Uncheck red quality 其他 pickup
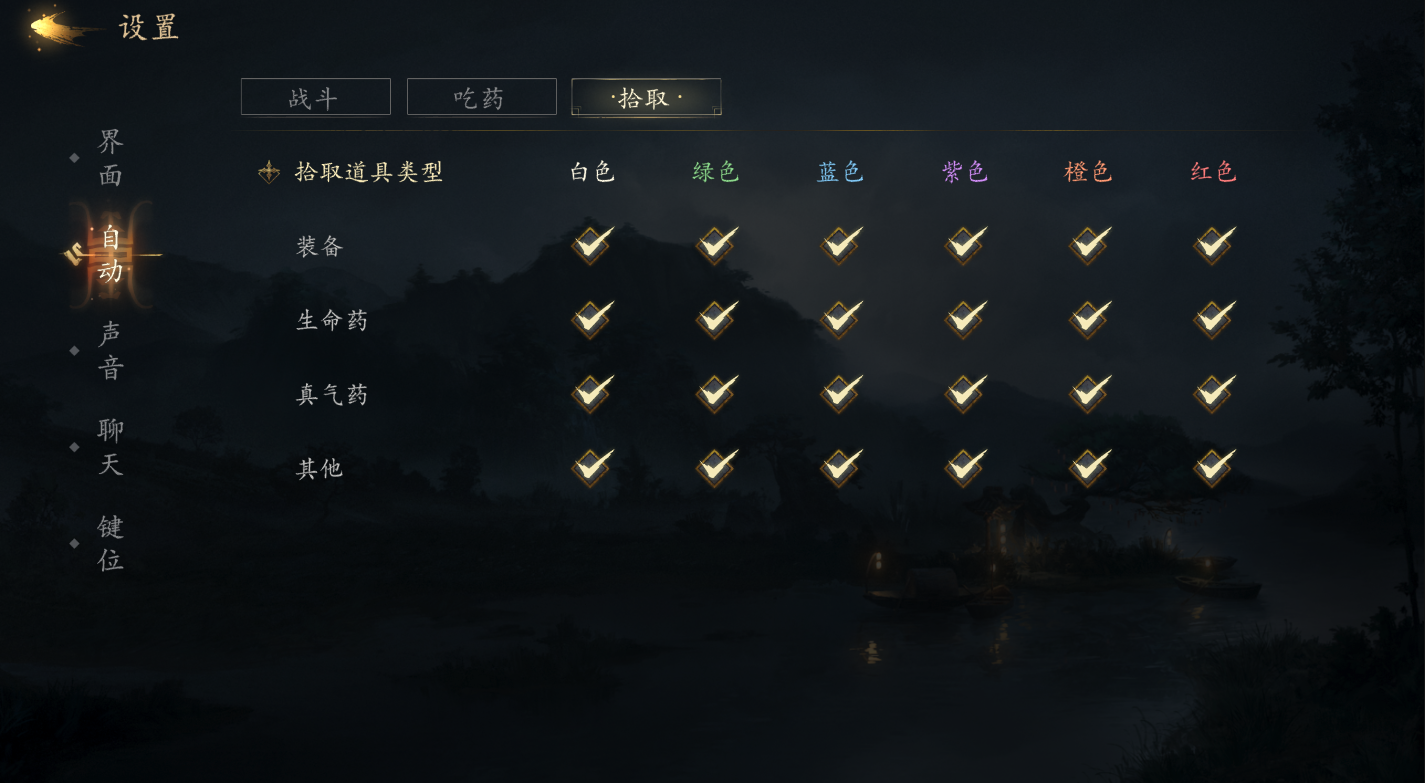Viewport: 1425px width, 783px height. [1211, 467]
